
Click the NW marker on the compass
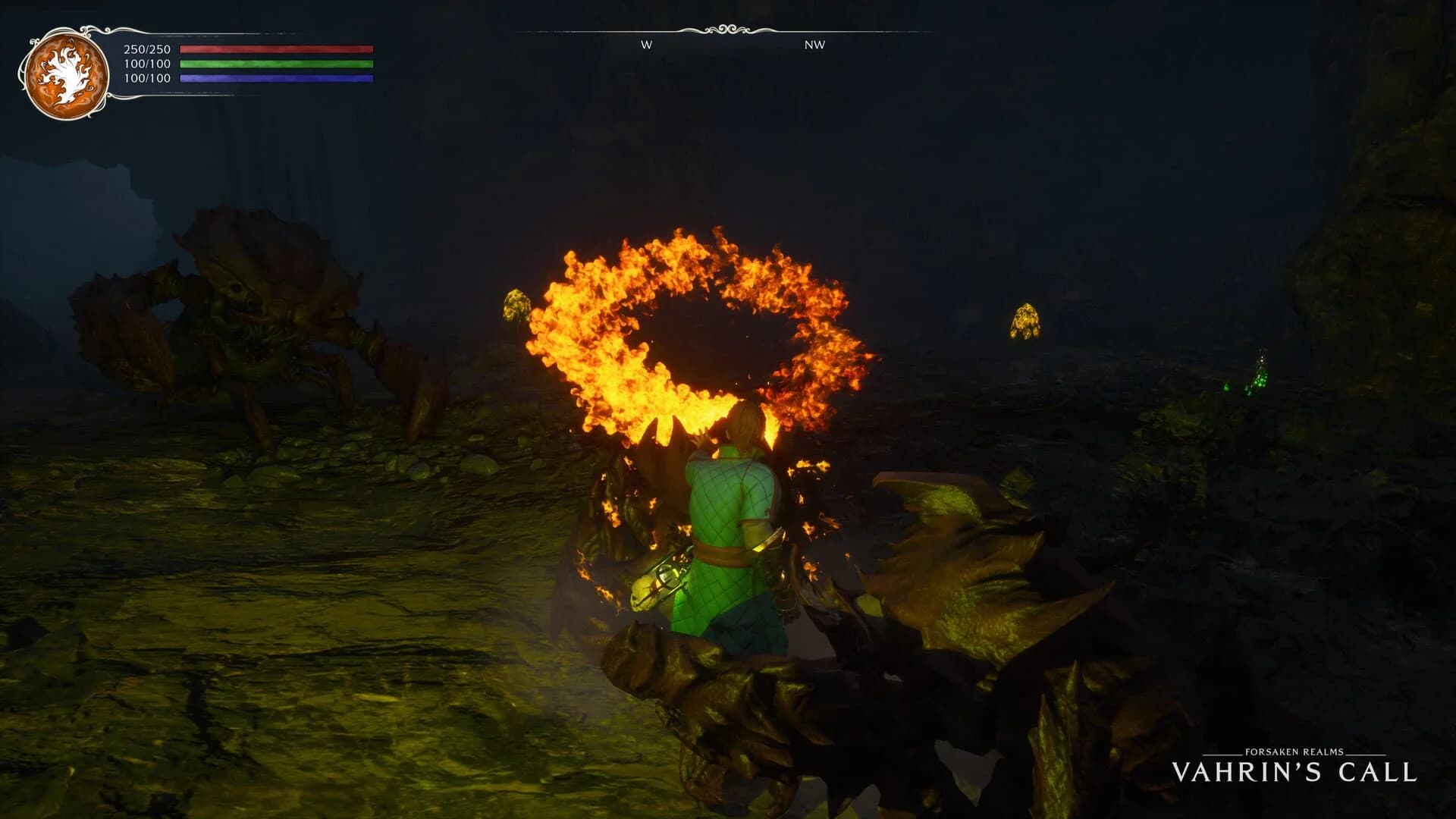[x=813, y=45]
